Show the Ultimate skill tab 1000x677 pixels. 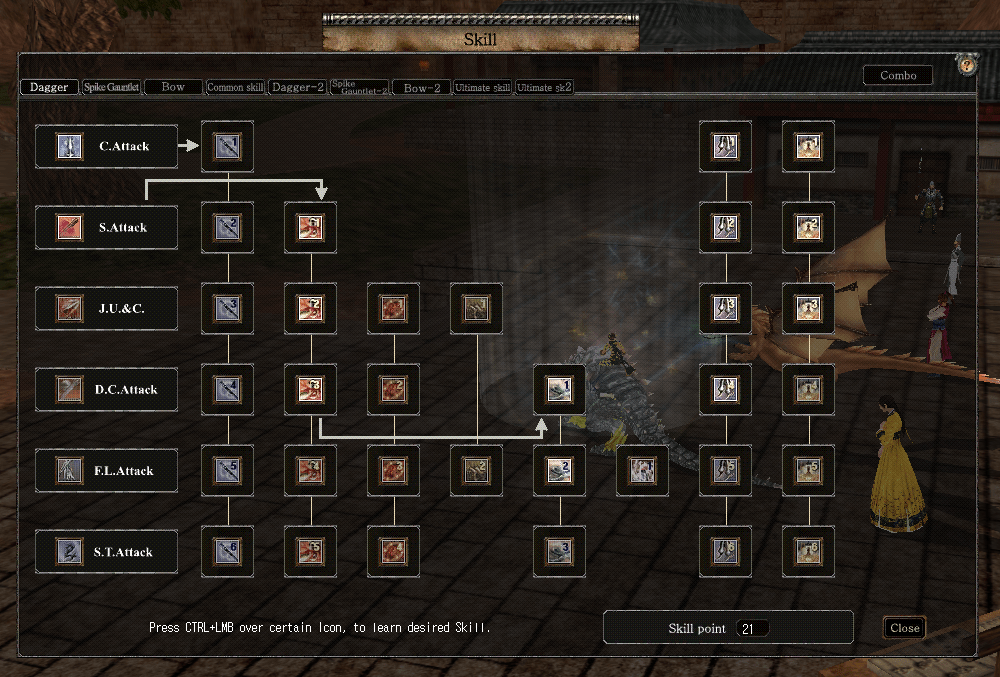coord(483,88)
